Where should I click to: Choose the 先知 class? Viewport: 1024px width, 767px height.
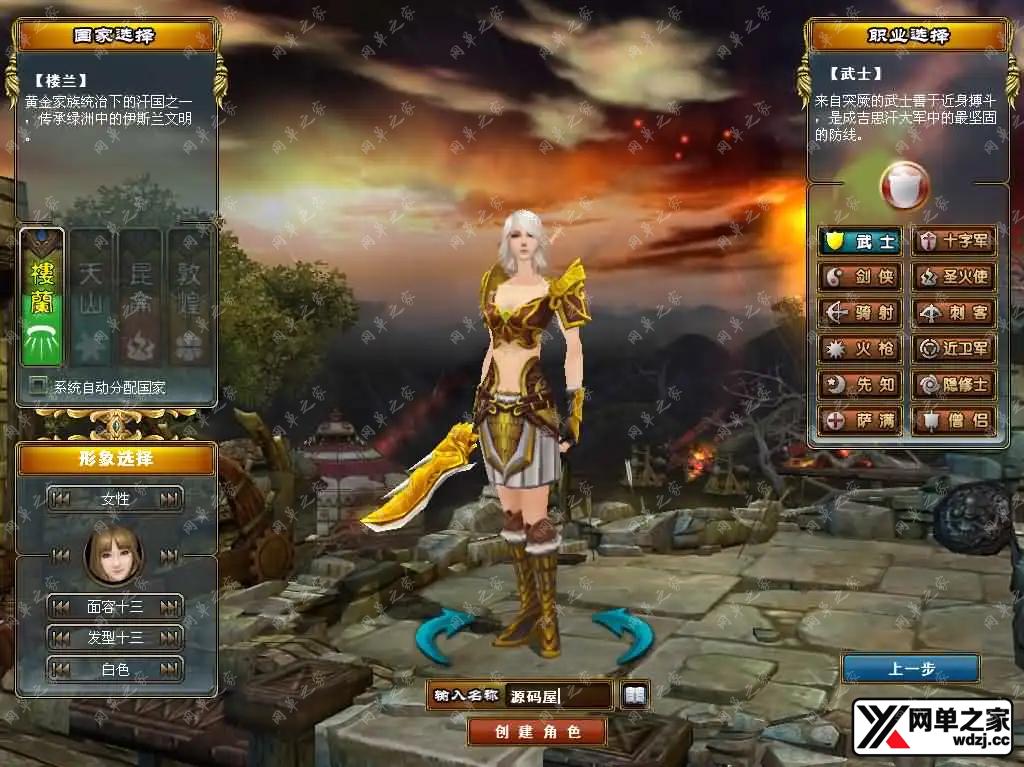click(860, 385)
